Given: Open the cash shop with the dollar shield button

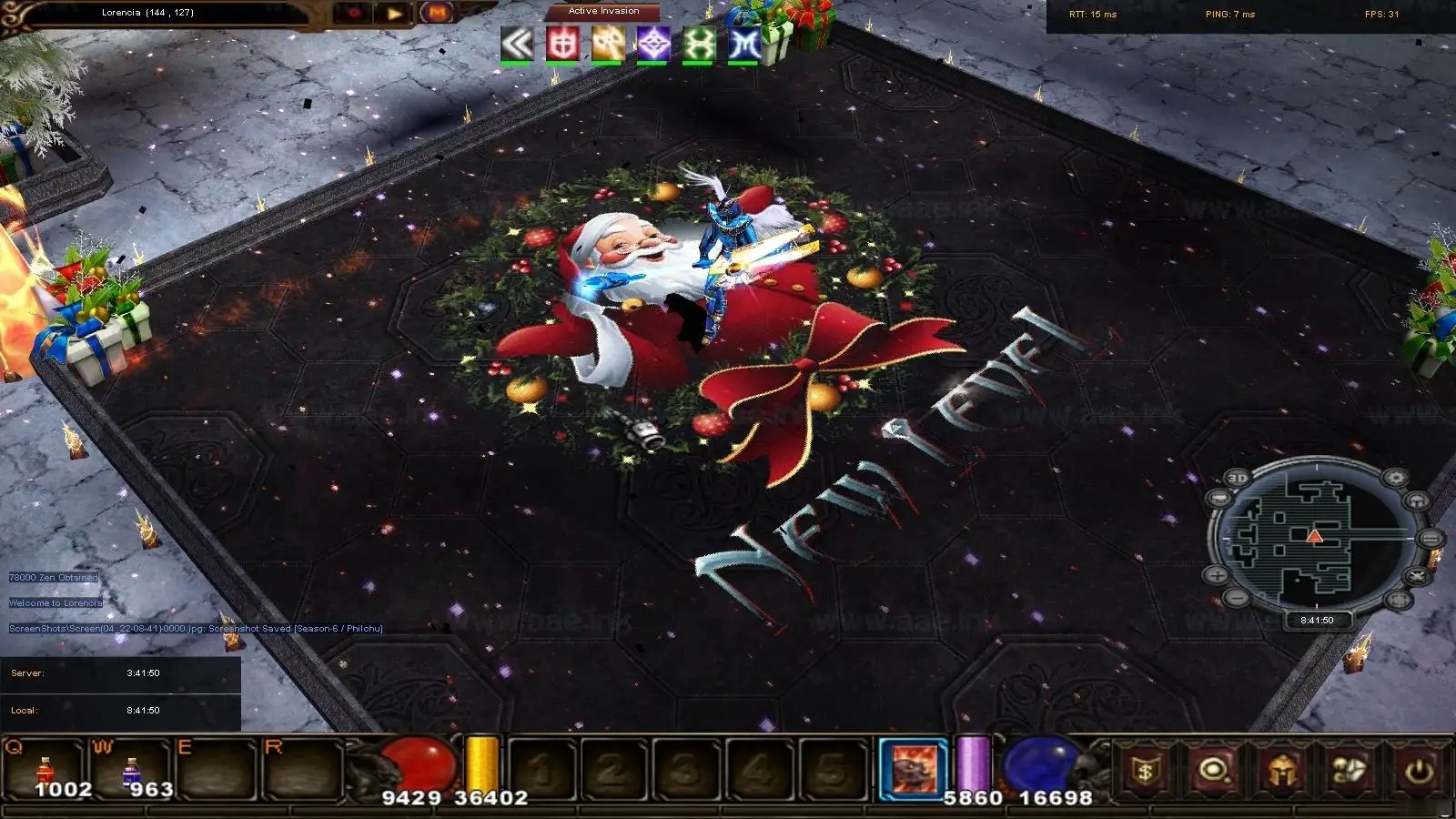Looking at the screenshot, I should (x=1146, y=771).
